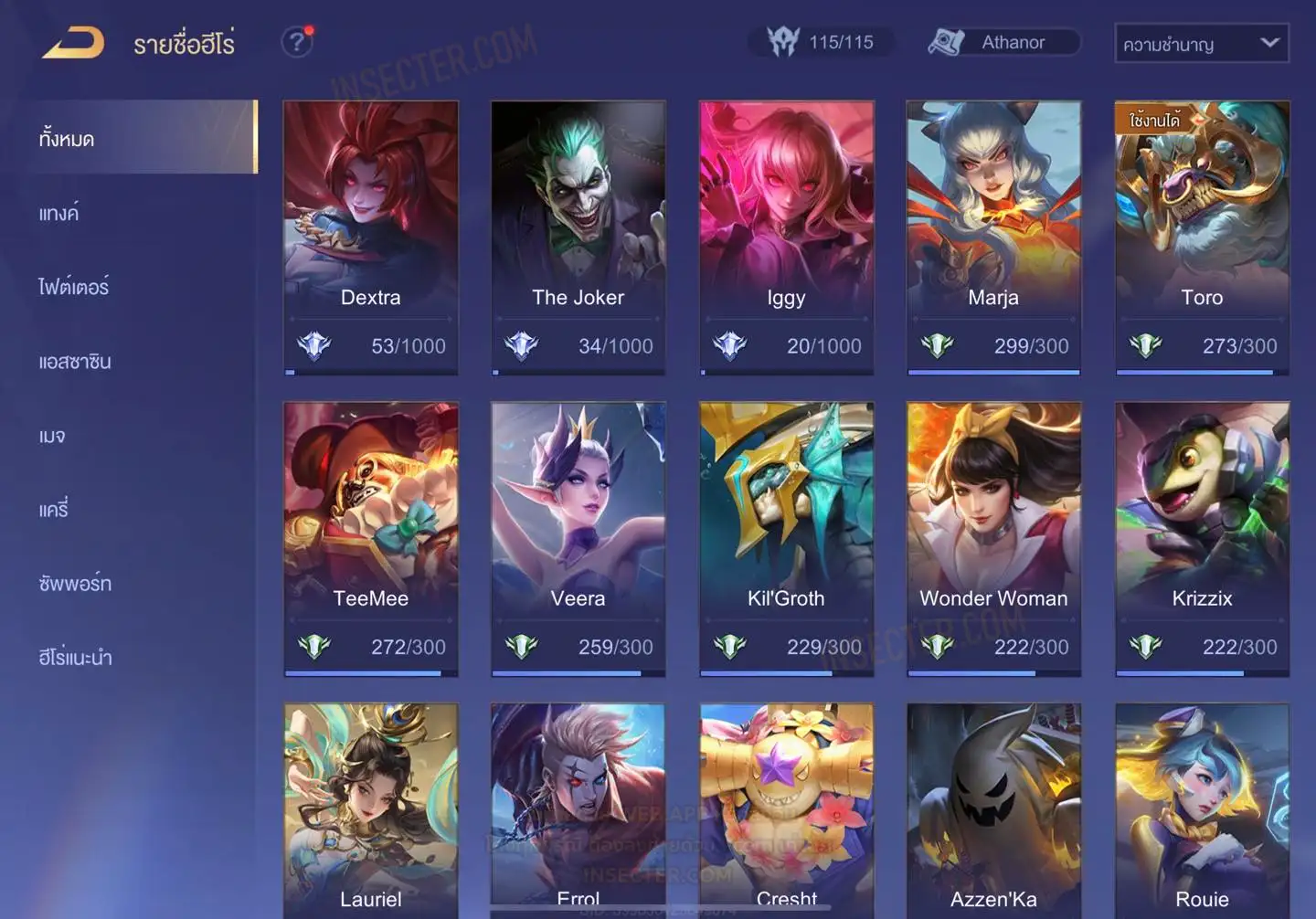
Task: Choose the เมจ category tab
Action: [x=52, y=436]
